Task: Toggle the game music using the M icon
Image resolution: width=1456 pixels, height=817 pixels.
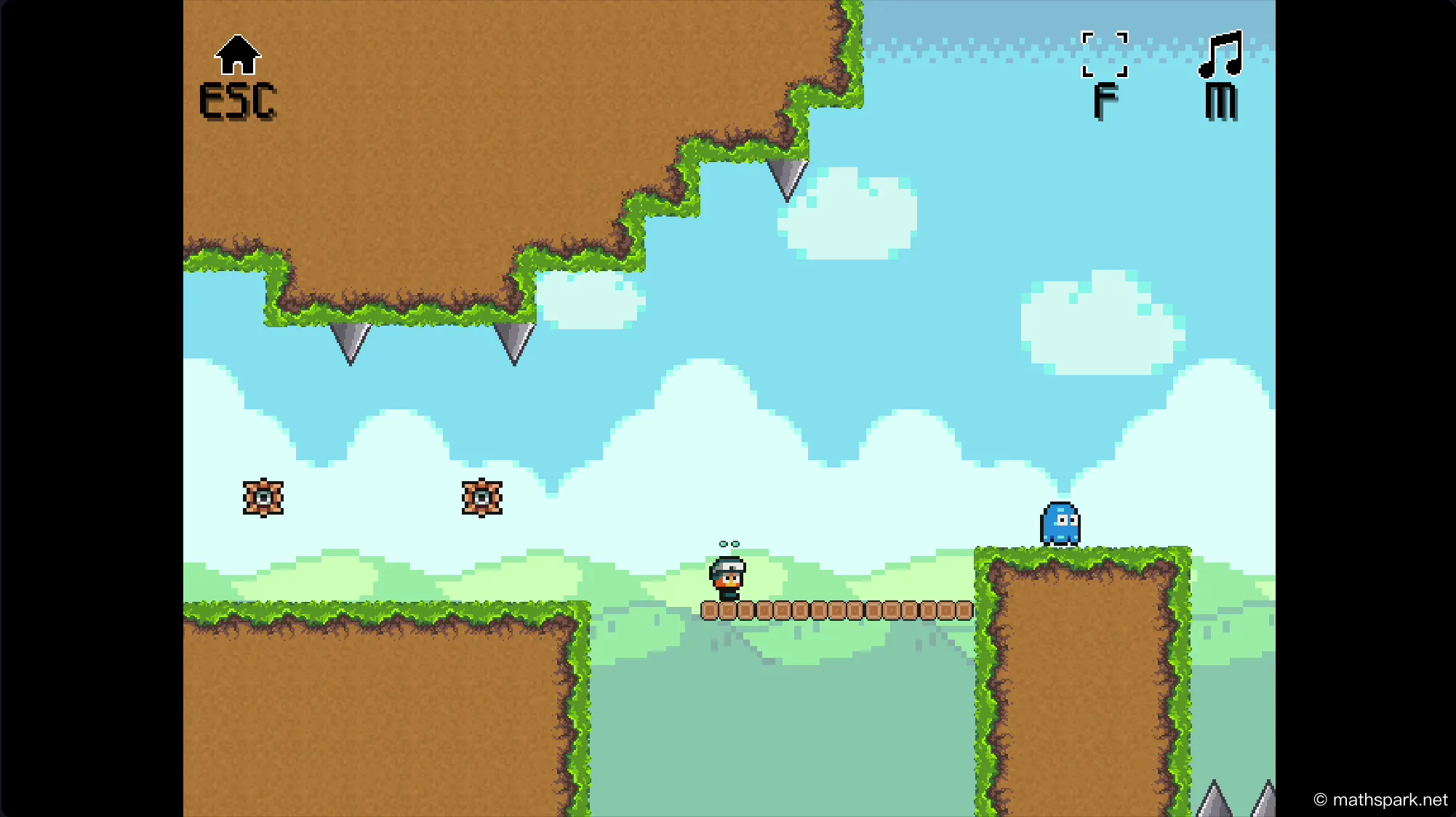Action: [1220, 69]
